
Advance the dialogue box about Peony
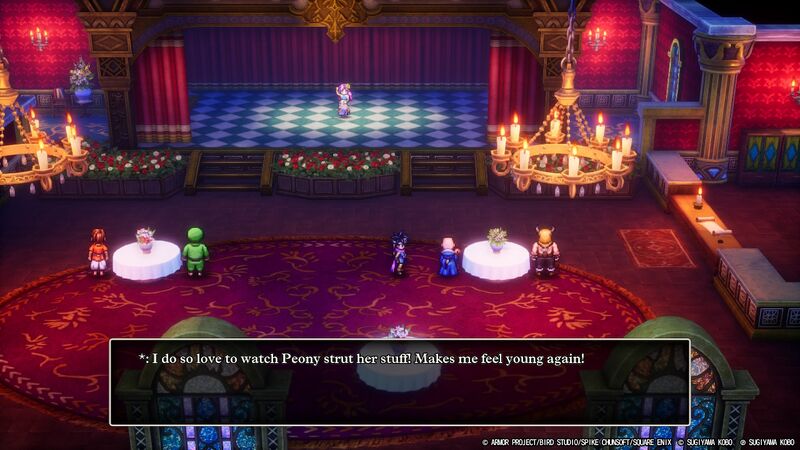point(399,382)
